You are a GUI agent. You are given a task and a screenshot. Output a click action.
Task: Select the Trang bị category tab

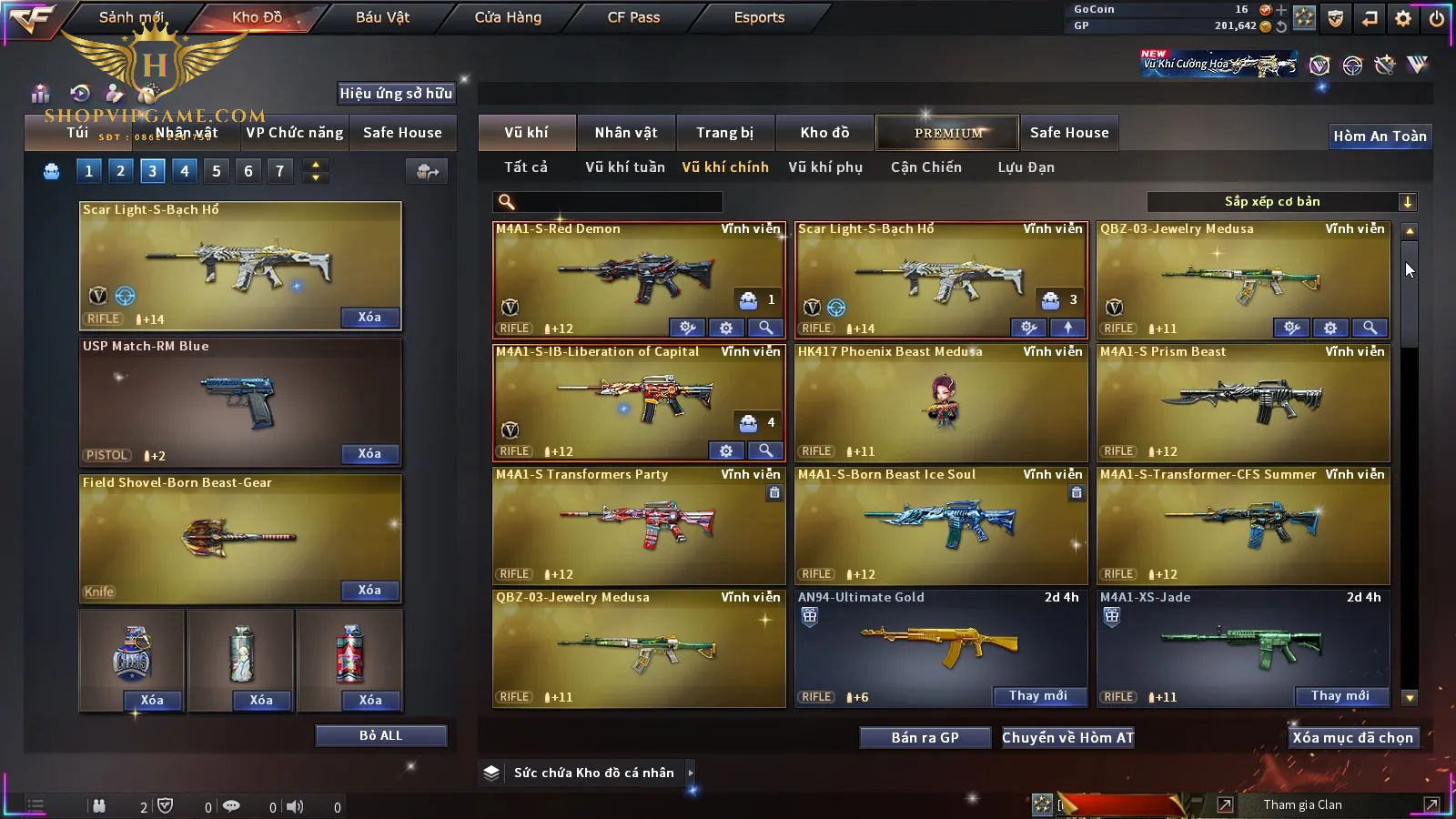pos(724,133)
